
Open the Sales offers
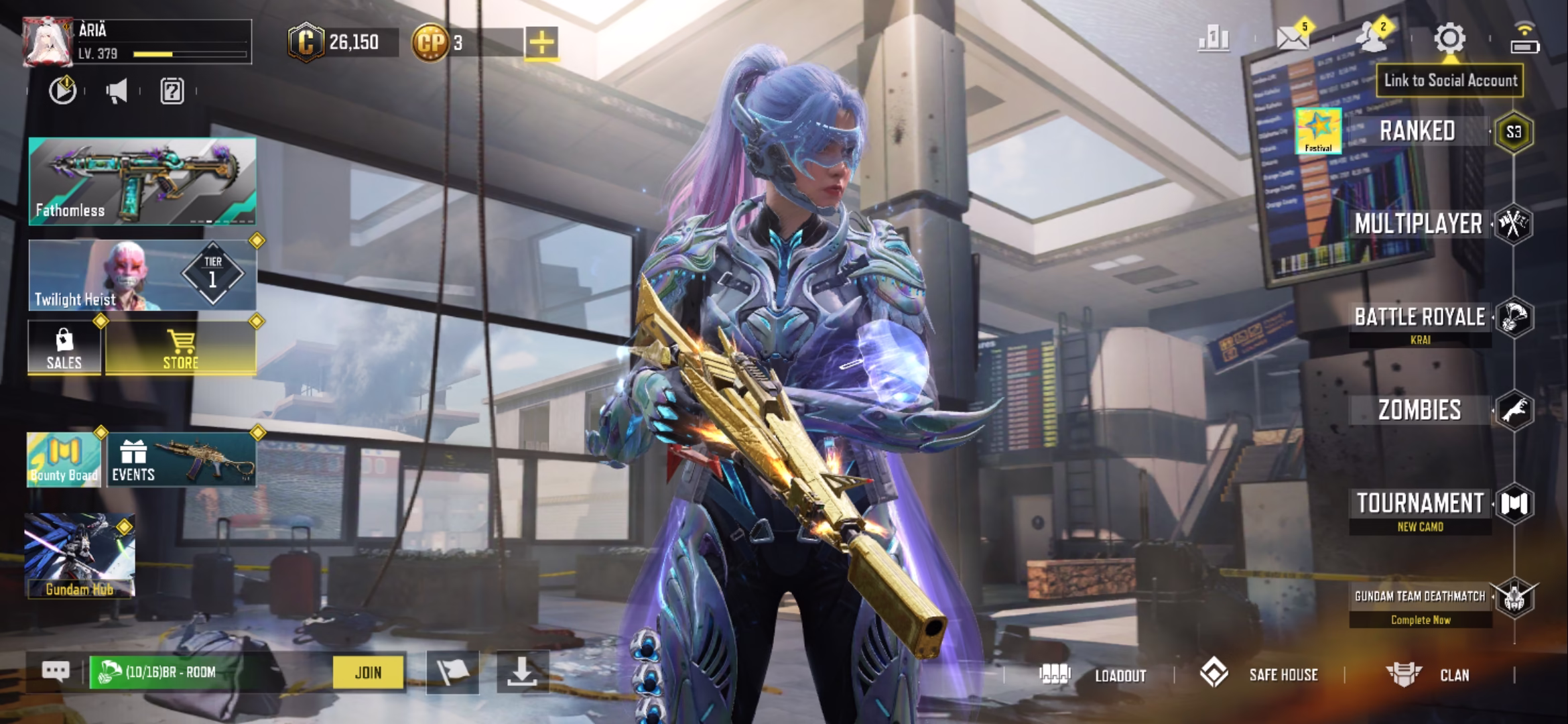click(x=64, y=348)
